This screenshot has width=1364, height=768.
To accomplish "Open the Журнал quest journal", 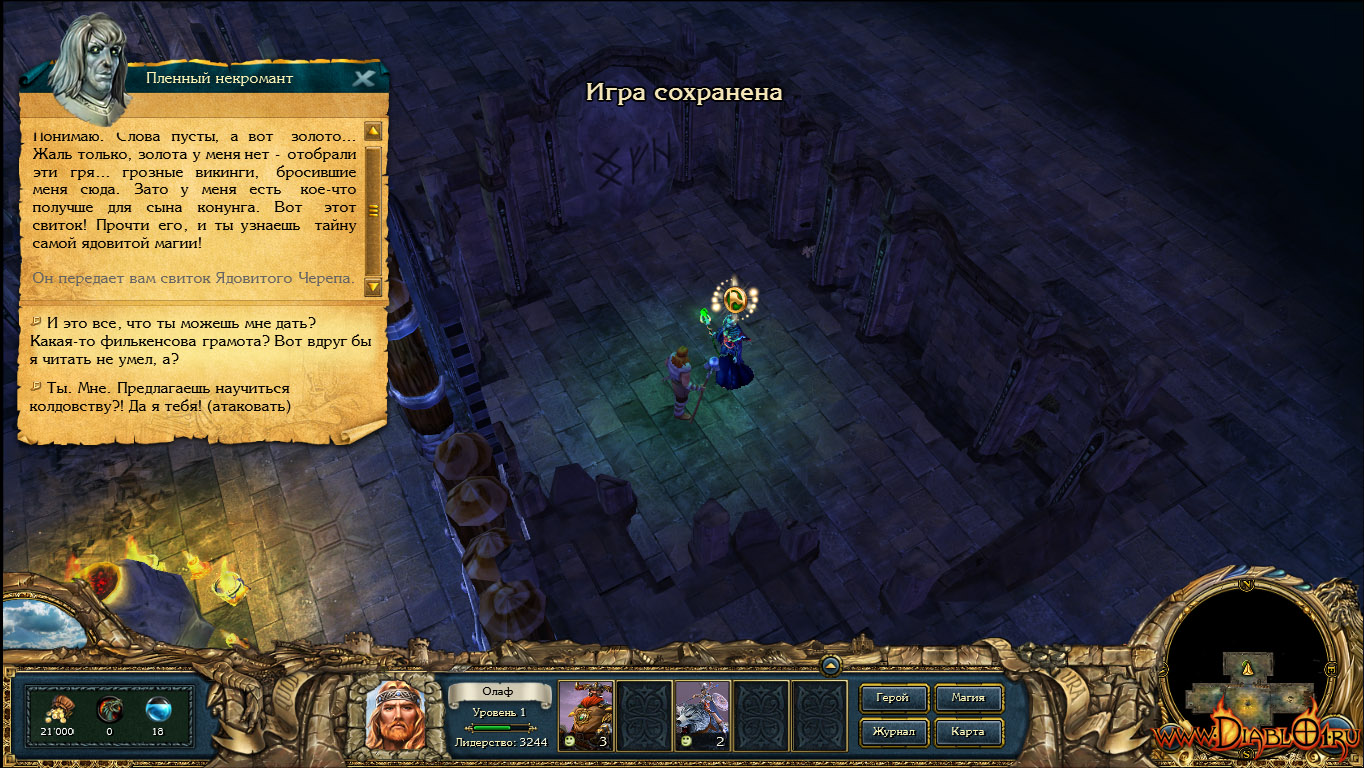I will 892,731.
